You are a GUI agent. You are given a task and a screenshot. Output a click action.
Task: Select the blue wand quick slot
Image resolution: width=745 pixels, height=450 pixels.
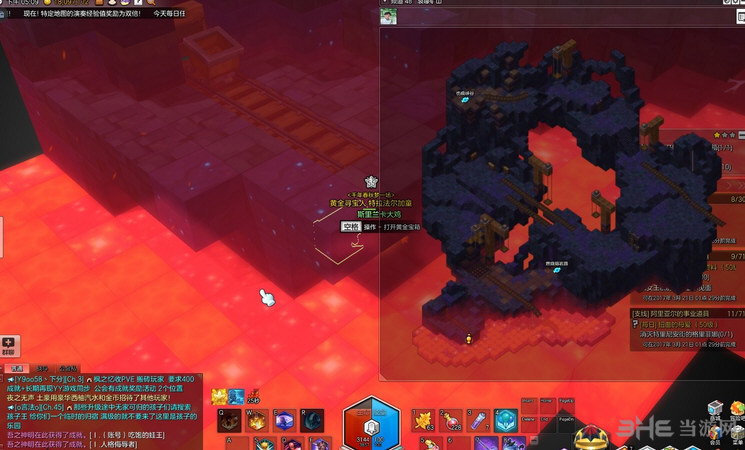tap(478, 420)
